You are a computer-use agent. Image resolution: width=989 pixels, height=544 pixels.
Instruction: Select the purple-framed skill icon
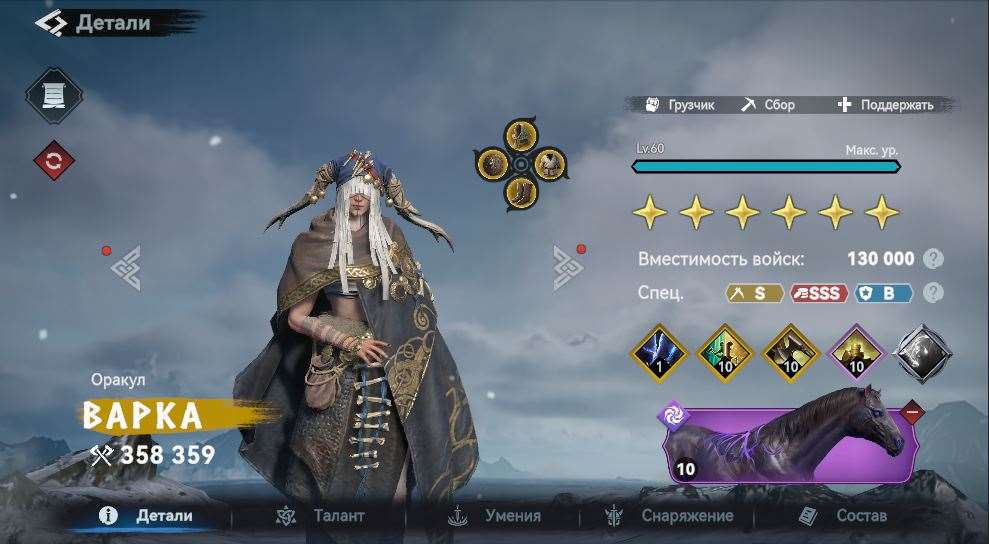[x=856, y=353]
